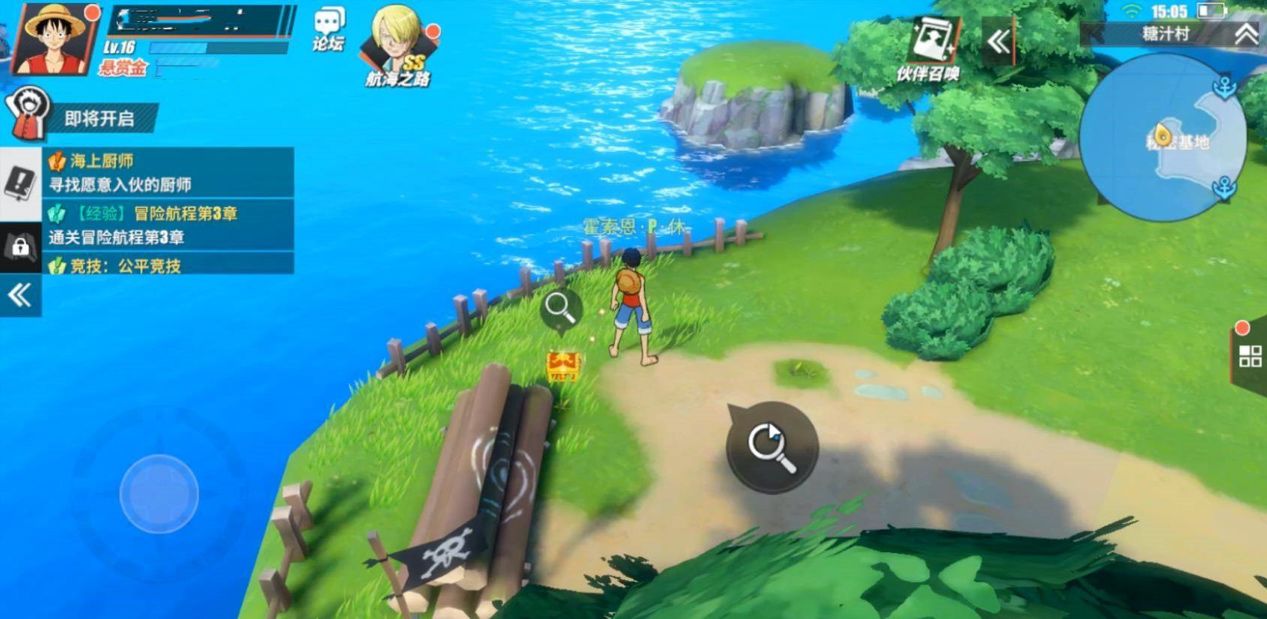Switch to the quest book tab
The height and width of the screenshot is (619, 1267).
point(20,184)
